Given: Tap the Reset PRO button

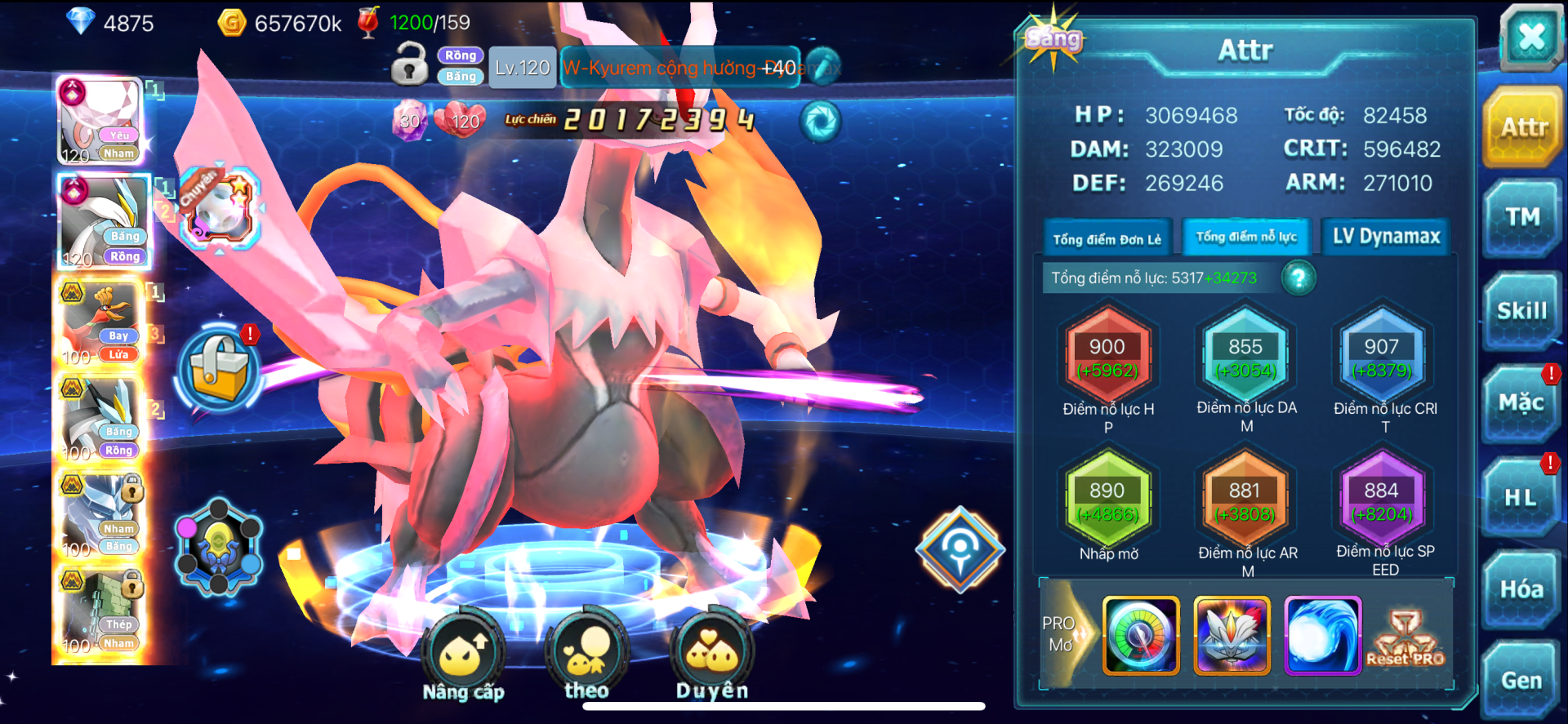Looking at the screenshot, I should tap(1405, 637).
